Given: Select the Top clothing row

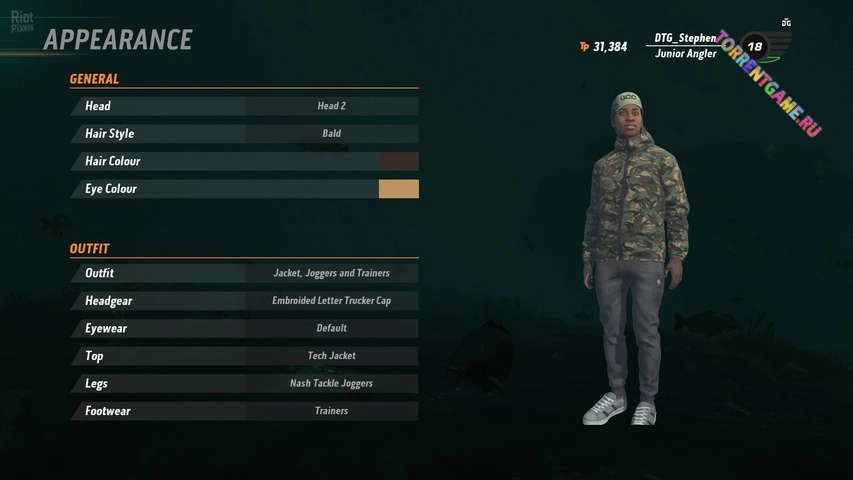Looking at the screenshot, I should point(244,356).
